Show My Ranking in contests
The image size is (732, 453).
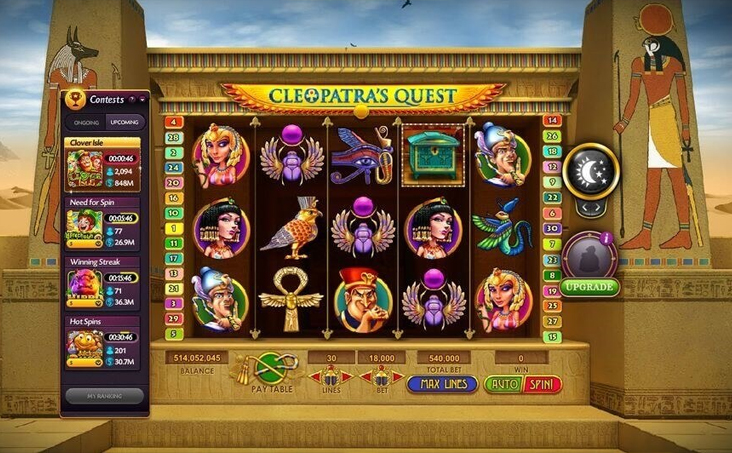pos(105,395)
